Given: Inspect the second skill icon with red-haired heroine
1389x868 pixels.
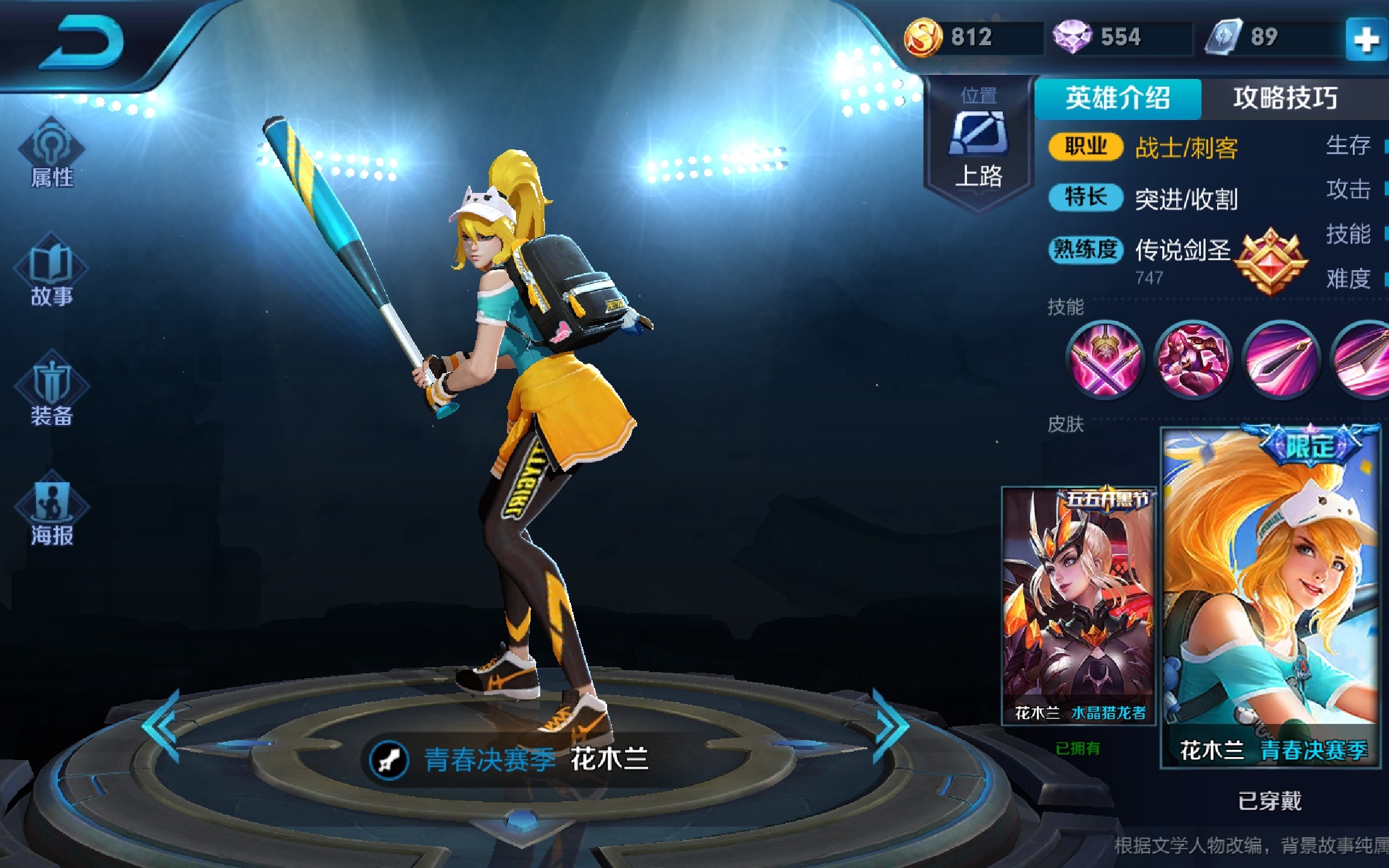Looking at the screenshot, I should (1192, 359).
